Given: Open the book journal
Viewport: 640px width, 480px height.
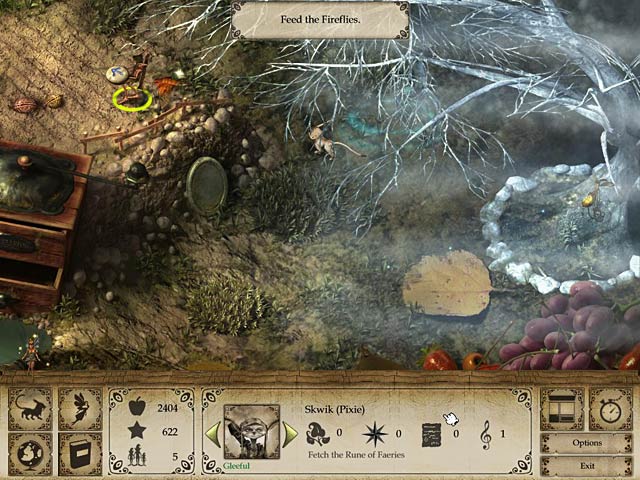Looking at the screenshot, I should (80, 454).
